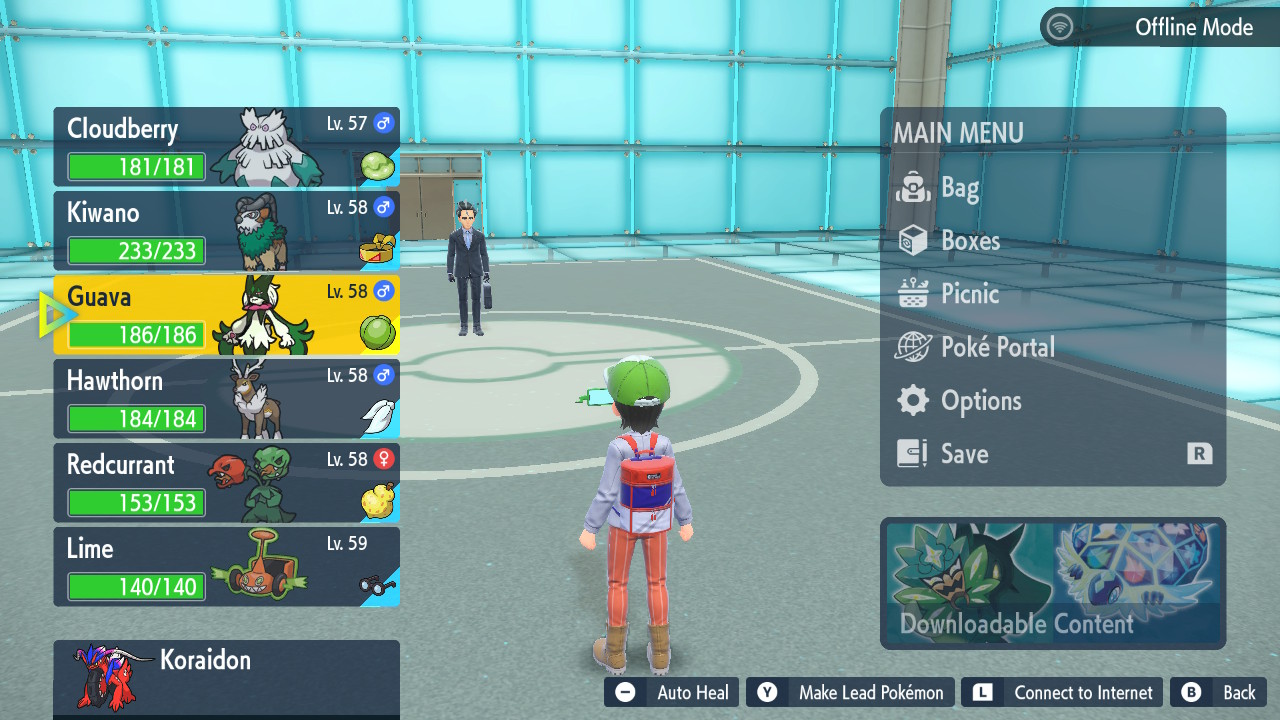This screenshot has height=720, width=1280.
Task: Select Lime, the level 59 party member
Action: pyautogui.click(x=226, y=567)
